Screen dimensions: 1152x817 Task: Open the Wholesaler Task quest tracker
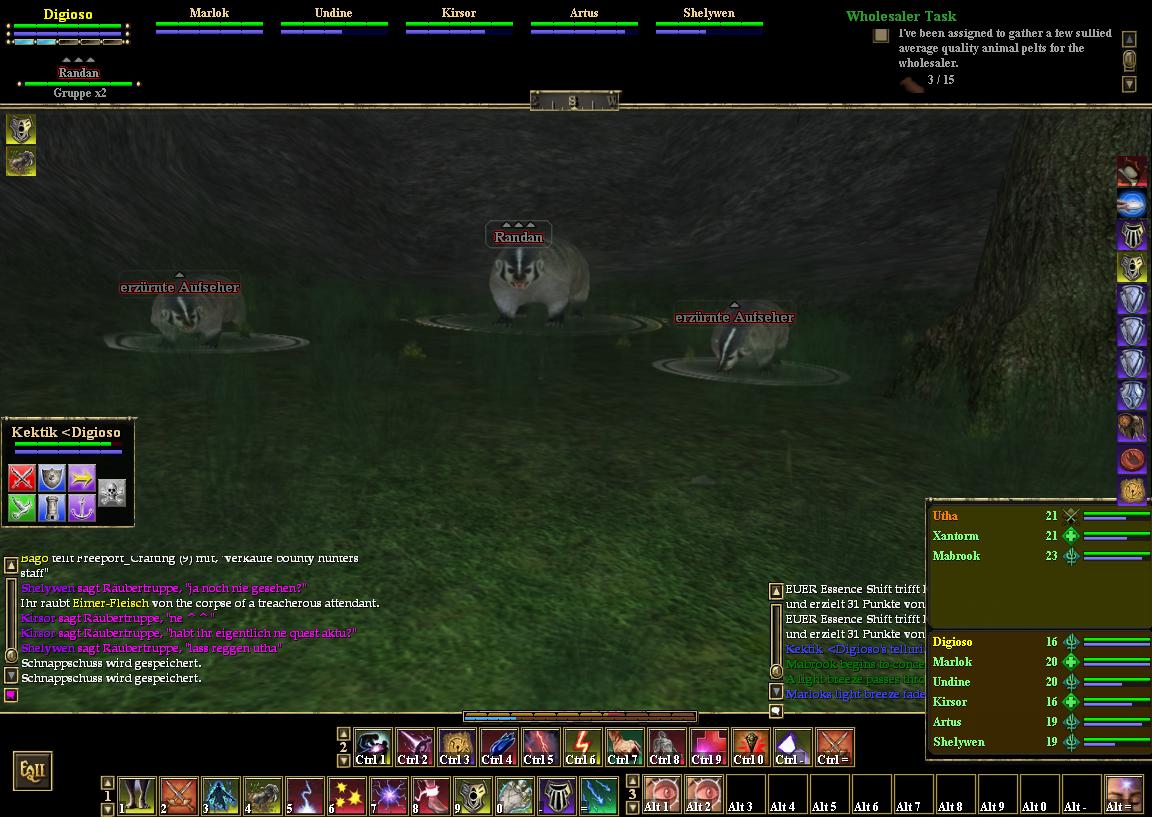[x=900, y=16]
